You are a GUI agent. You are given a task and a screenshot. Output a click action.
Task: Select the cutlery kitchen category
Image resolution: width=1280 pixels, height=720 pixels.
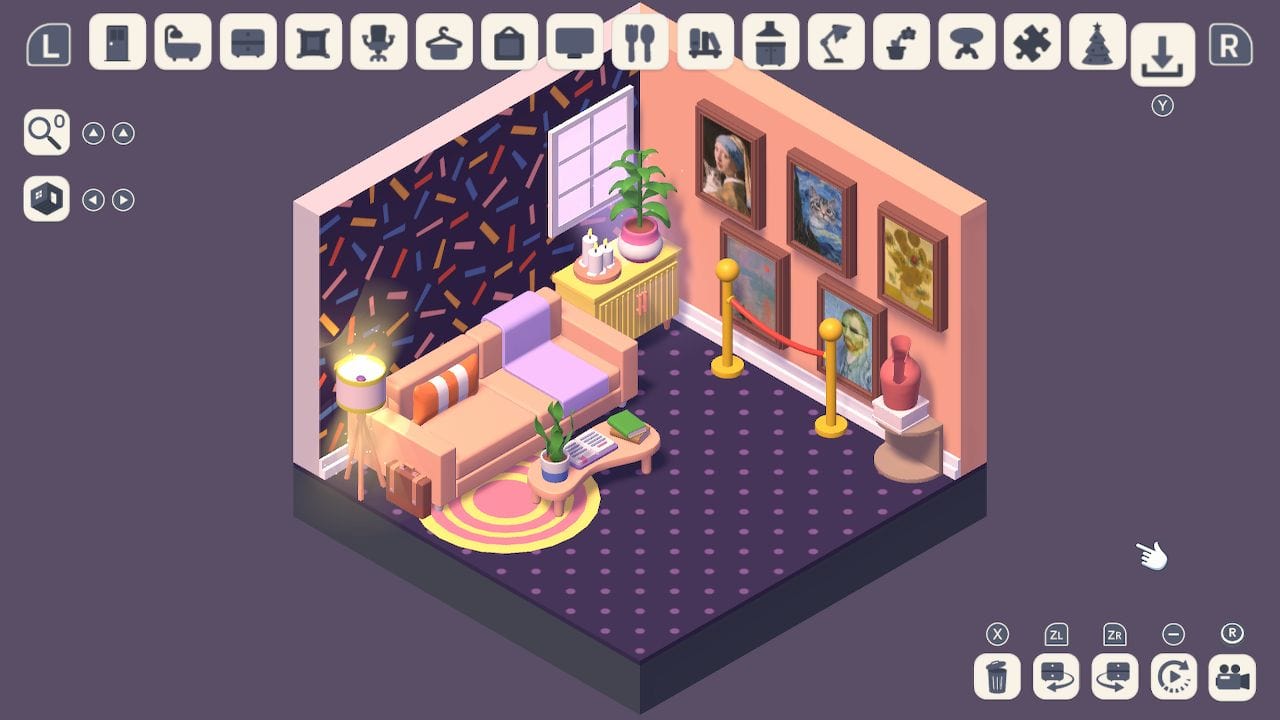click(x=640, y=44)
